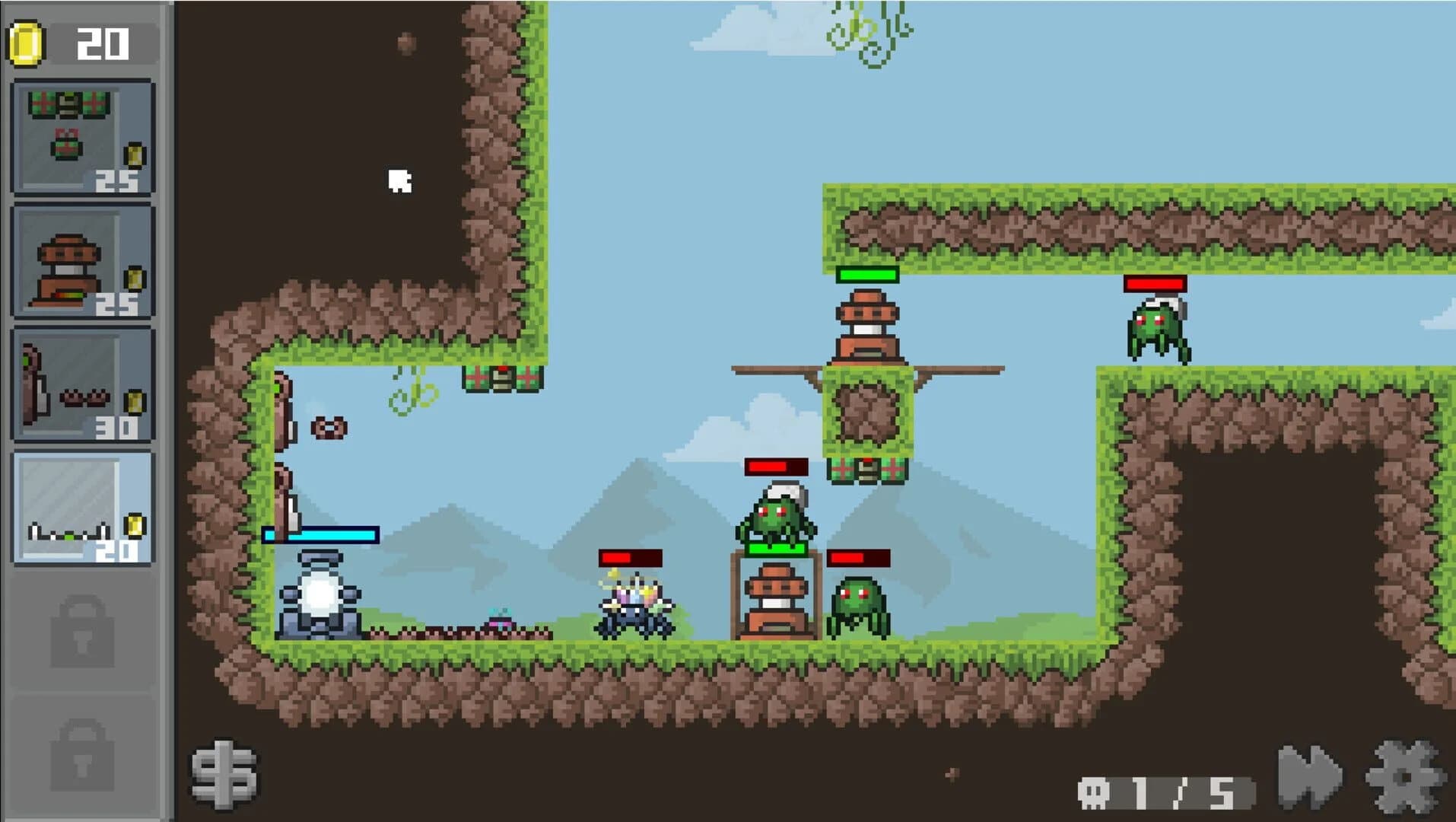Click the gold coin icon beside the counter
1456x822 pixels.
pyautogui.click(x=24, y=43)
